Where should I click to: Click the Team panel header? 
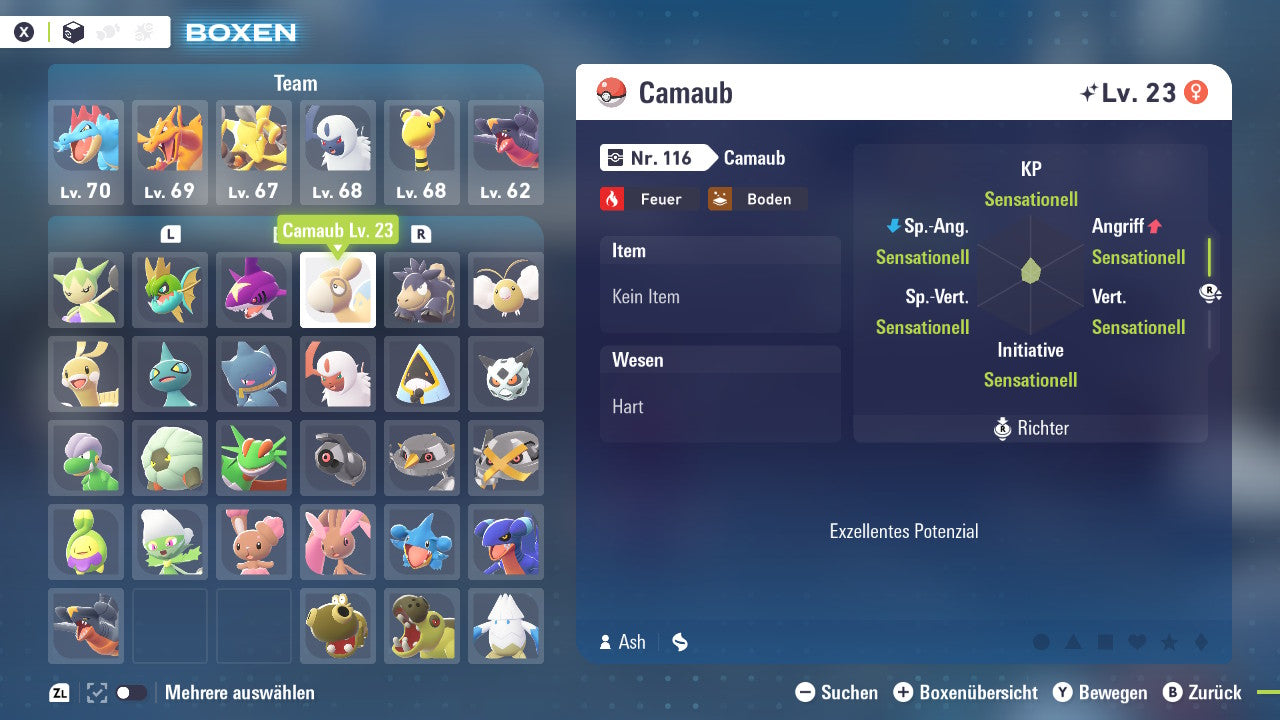pos(295,83)
